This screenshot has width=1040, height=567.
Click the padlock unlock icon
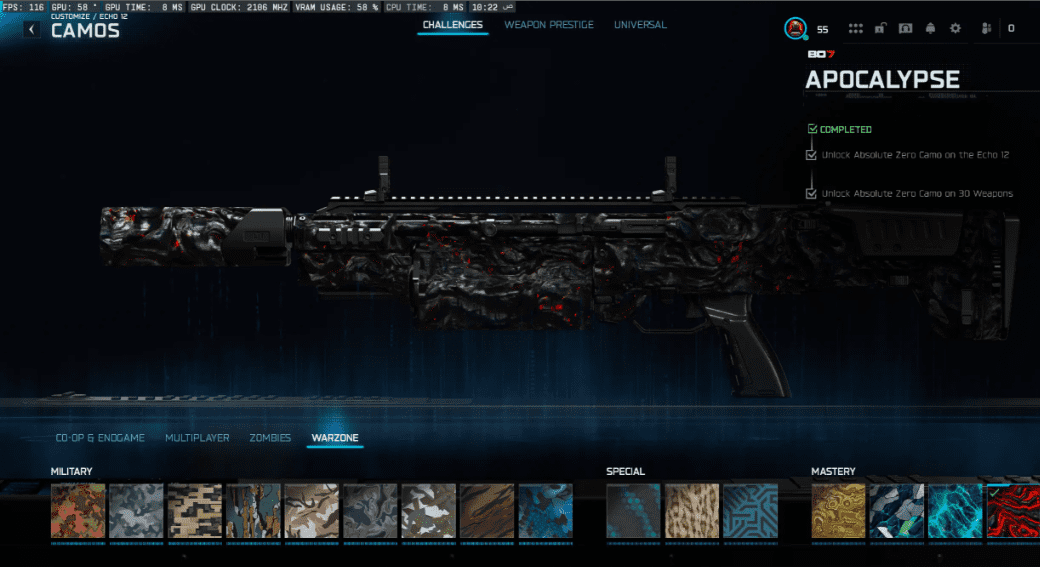(x=880, y=29)
